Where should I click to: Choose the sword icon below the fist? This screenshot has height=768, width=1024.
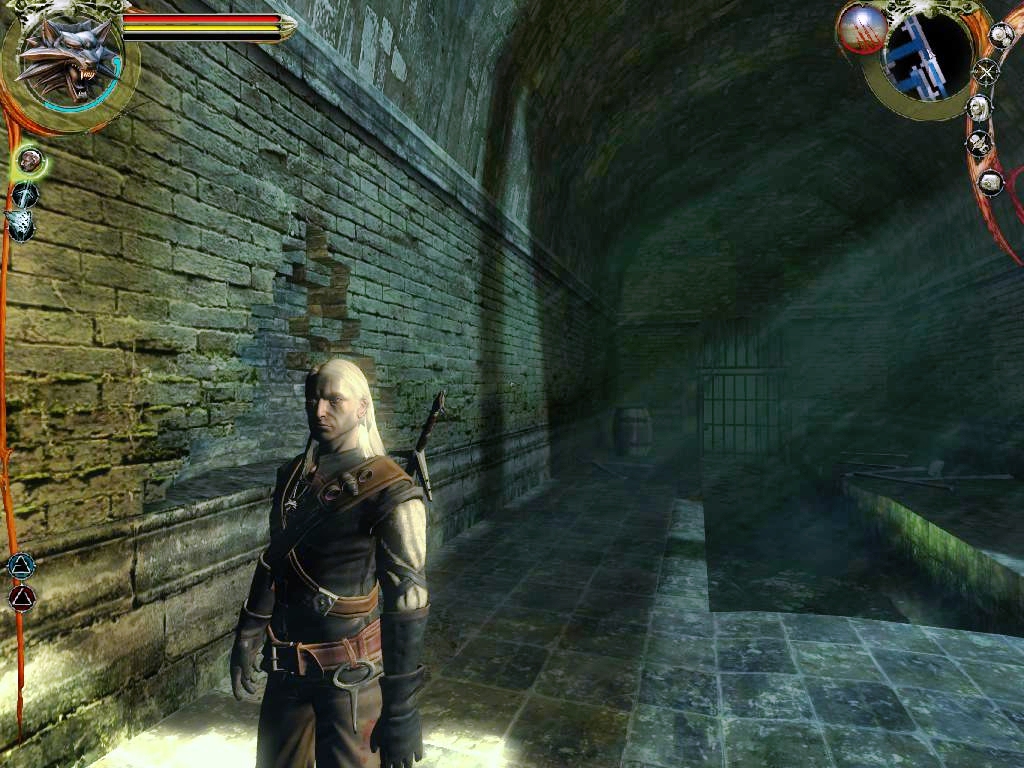click(x=25, y=194)
